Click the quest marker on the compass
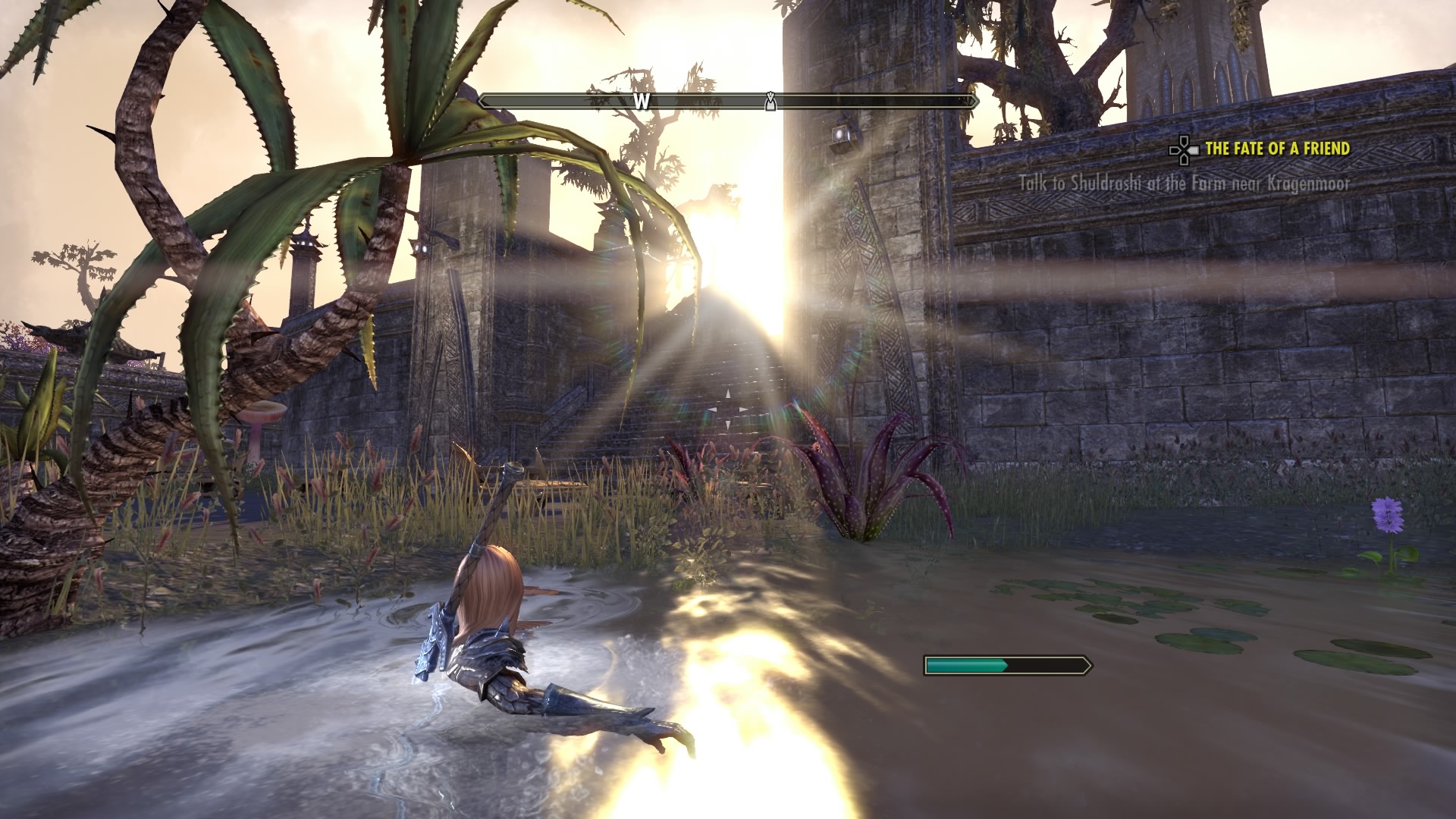The height and width of the screenshot is (819, 1456). point(770,102)
